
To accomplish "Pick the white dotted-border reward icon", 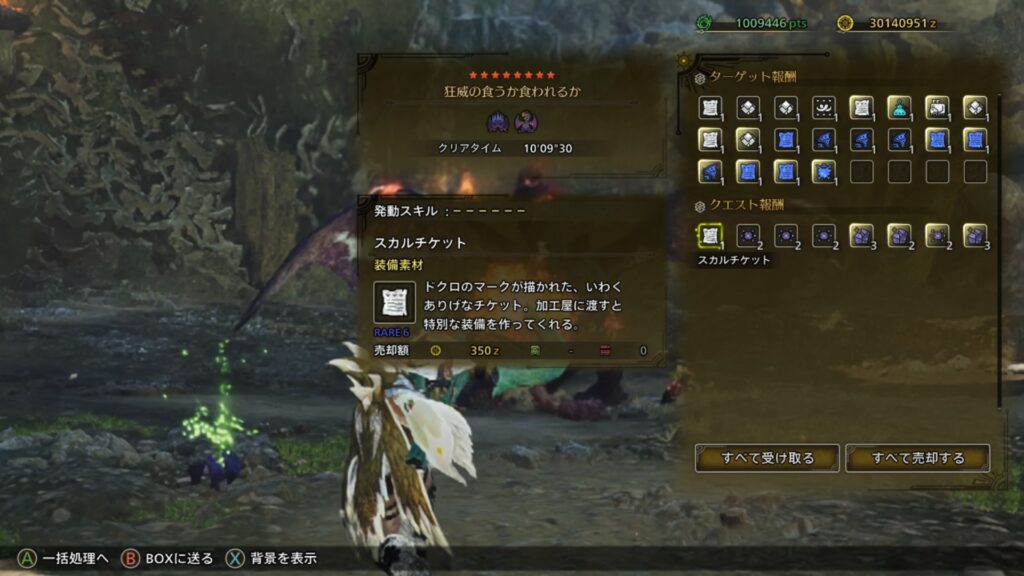I will [823, 107].
